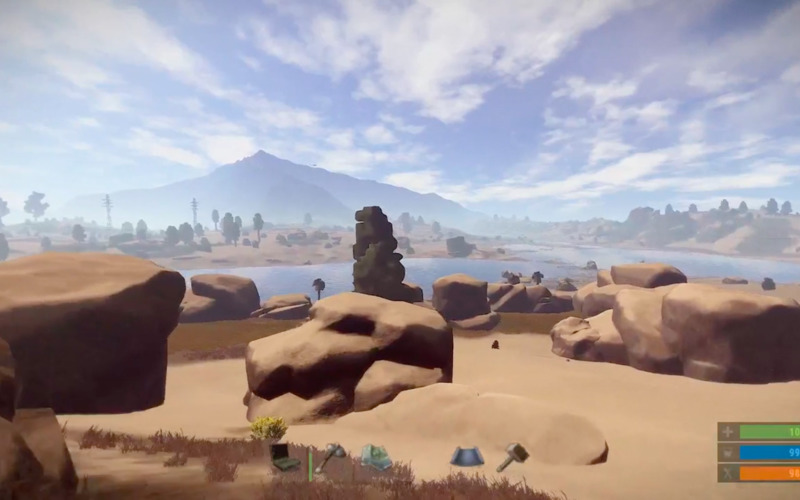Select the folded paper map slot
The width and height of the screenshot is (800, 500).
[x=375, y=457]
